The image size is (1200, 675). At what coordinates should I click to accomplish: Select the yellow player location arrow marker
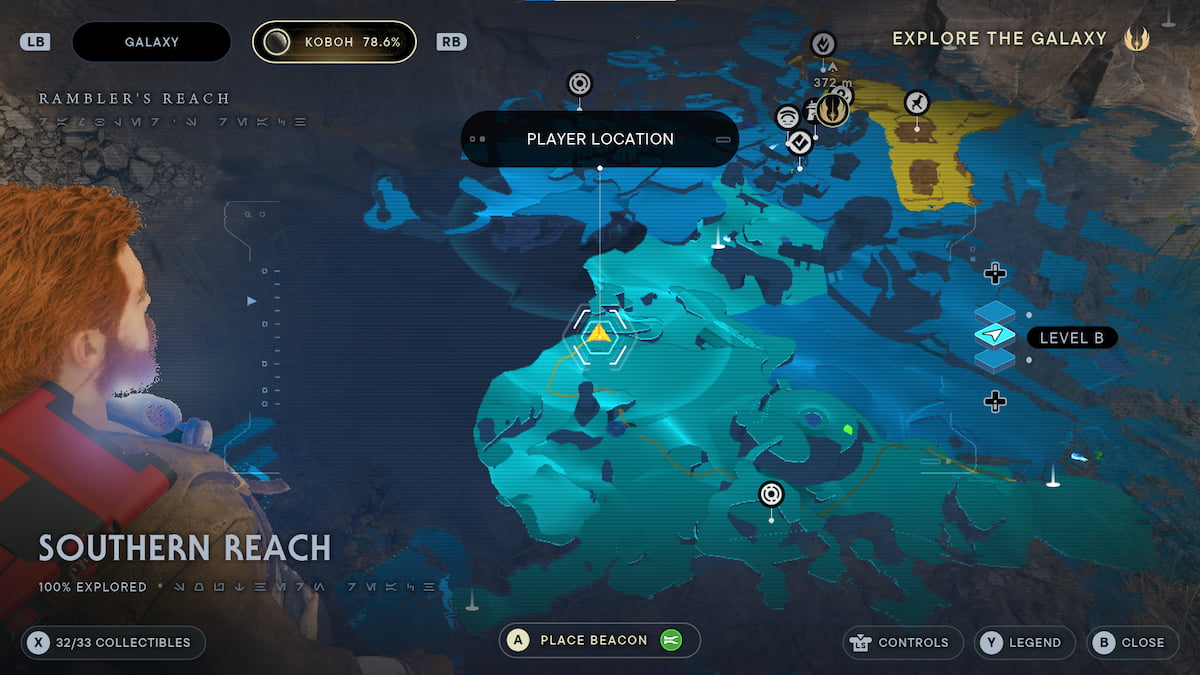coord(598,333)
